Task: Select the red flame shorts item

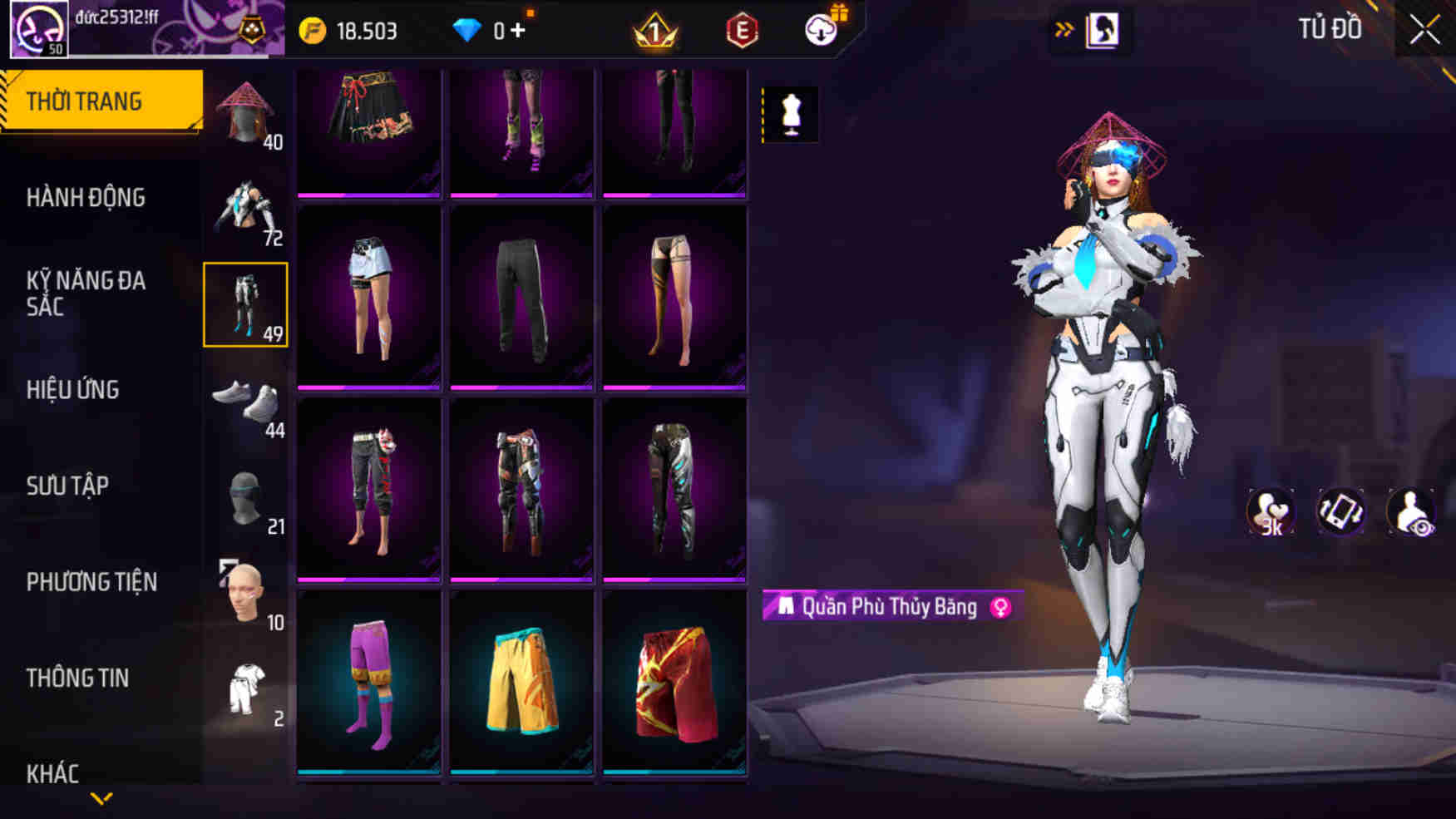Action: tap(674, 682)
